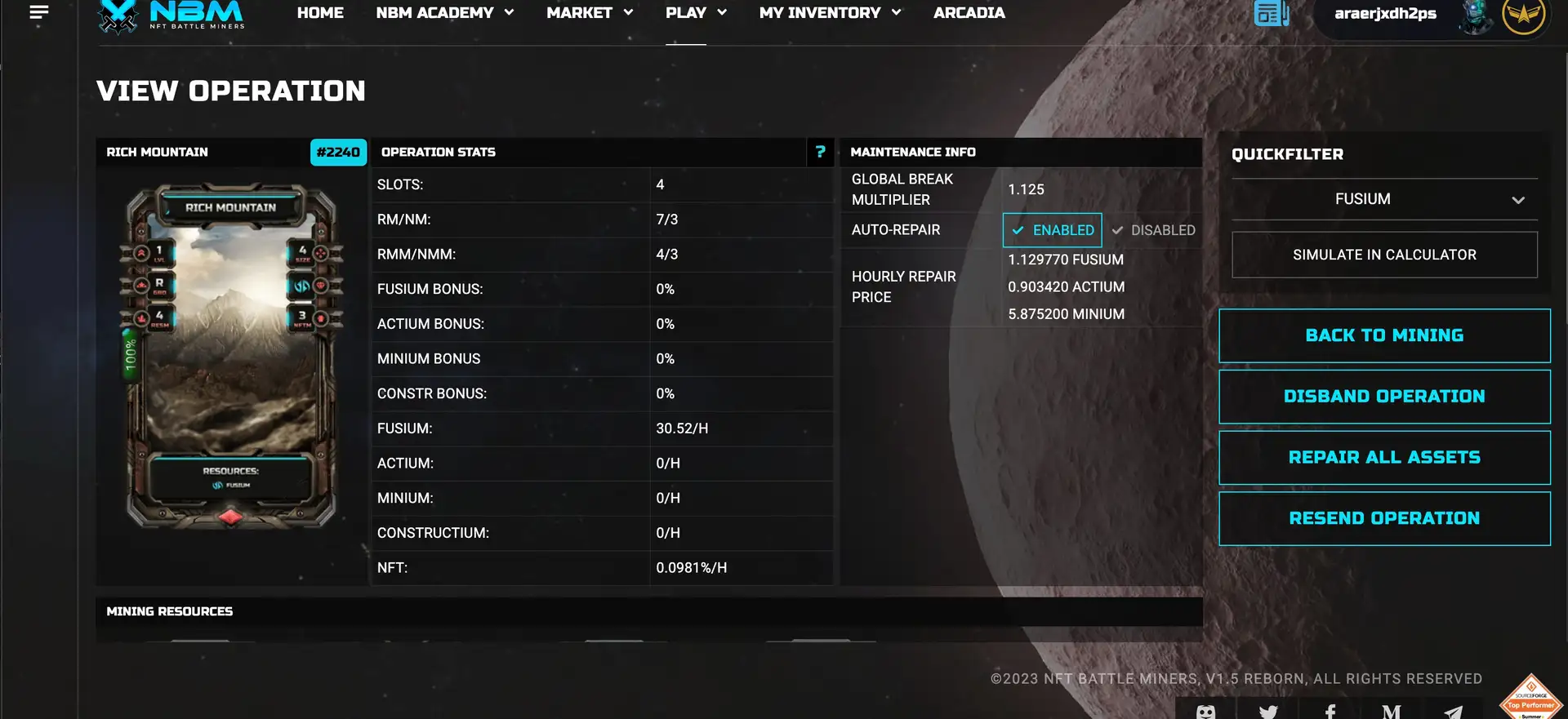Viewport: 1568px width, 719px height.
Task: Show operation stats help question mark
Action: pos(820,152)
